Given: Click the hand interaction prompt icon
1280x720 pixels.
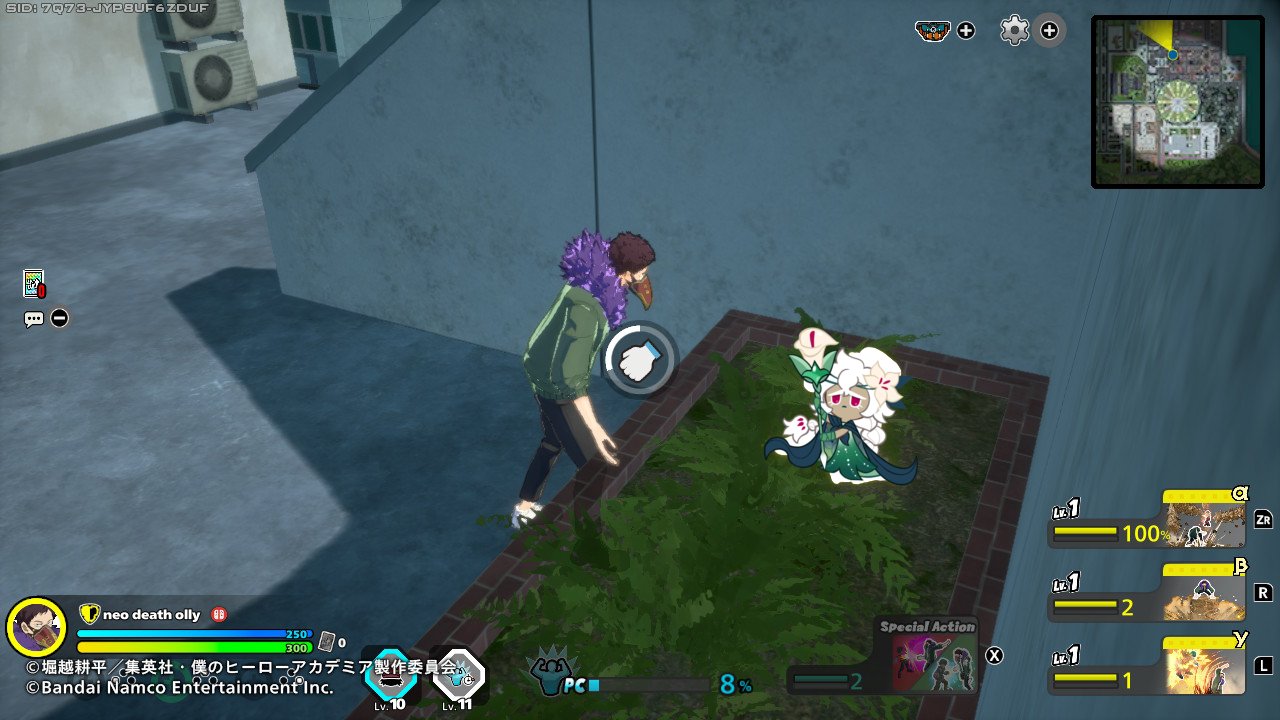Looking at the screenshot, I should [x=638, y=360].
